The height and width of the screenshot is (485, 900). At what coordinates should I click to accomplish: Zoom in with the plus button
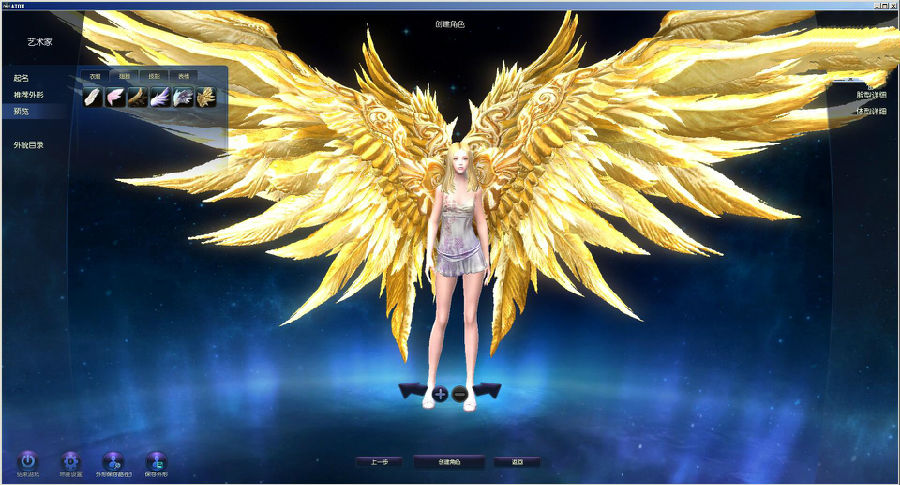[x=440, y=394]
